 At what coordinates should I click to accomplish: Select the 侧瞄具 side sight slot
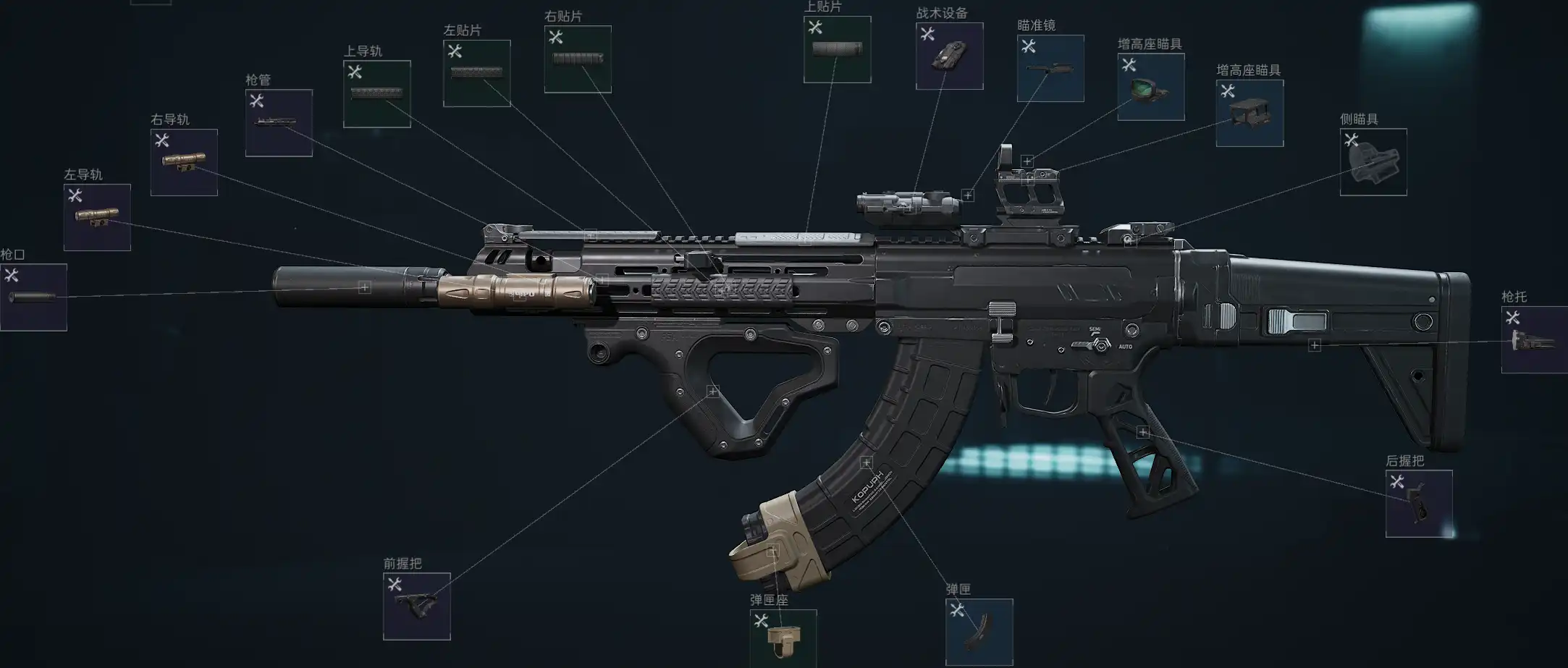(1373, 162)
